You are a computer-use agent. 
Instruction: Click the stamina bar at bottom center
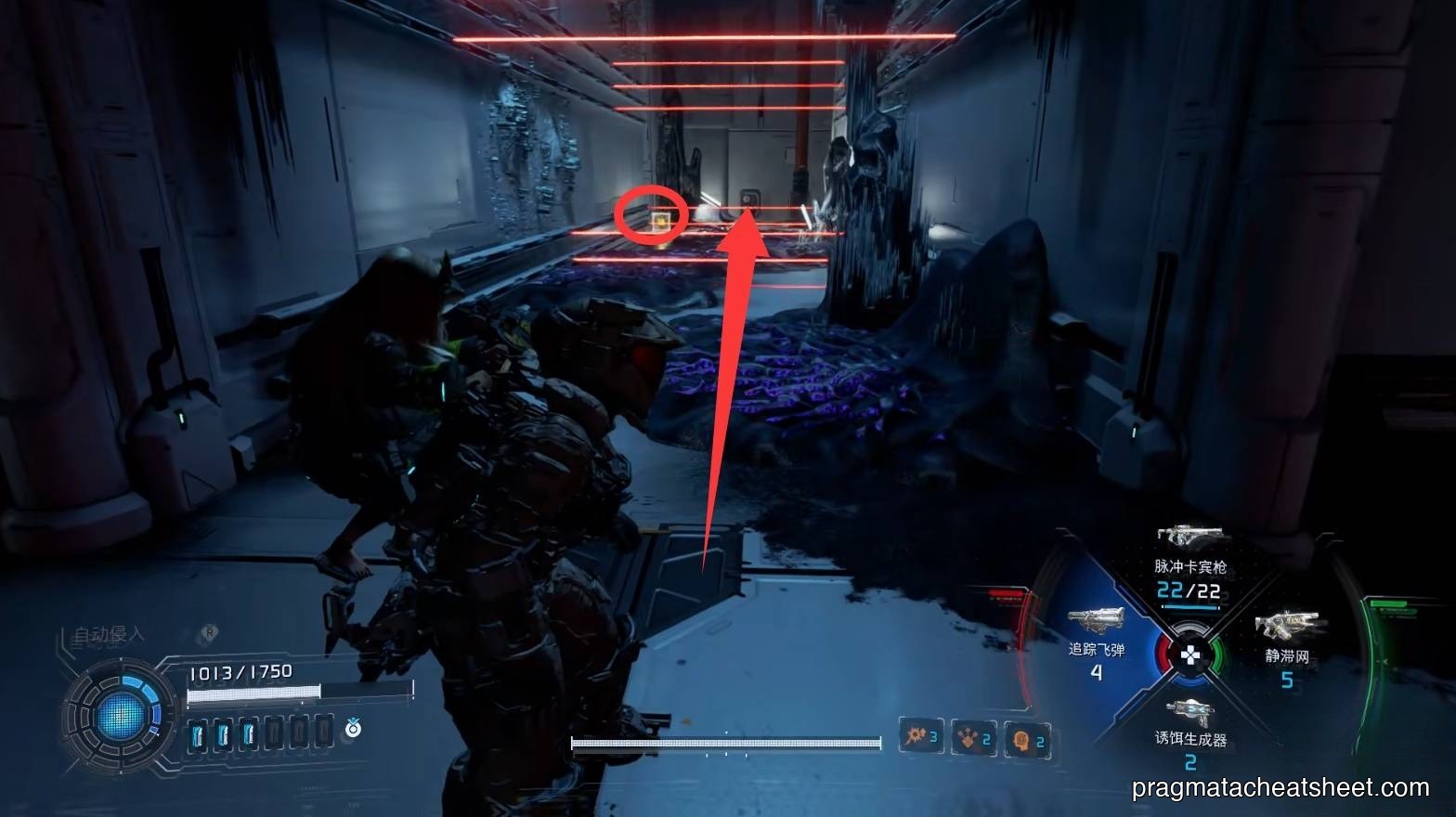click(x=729, y=743)
